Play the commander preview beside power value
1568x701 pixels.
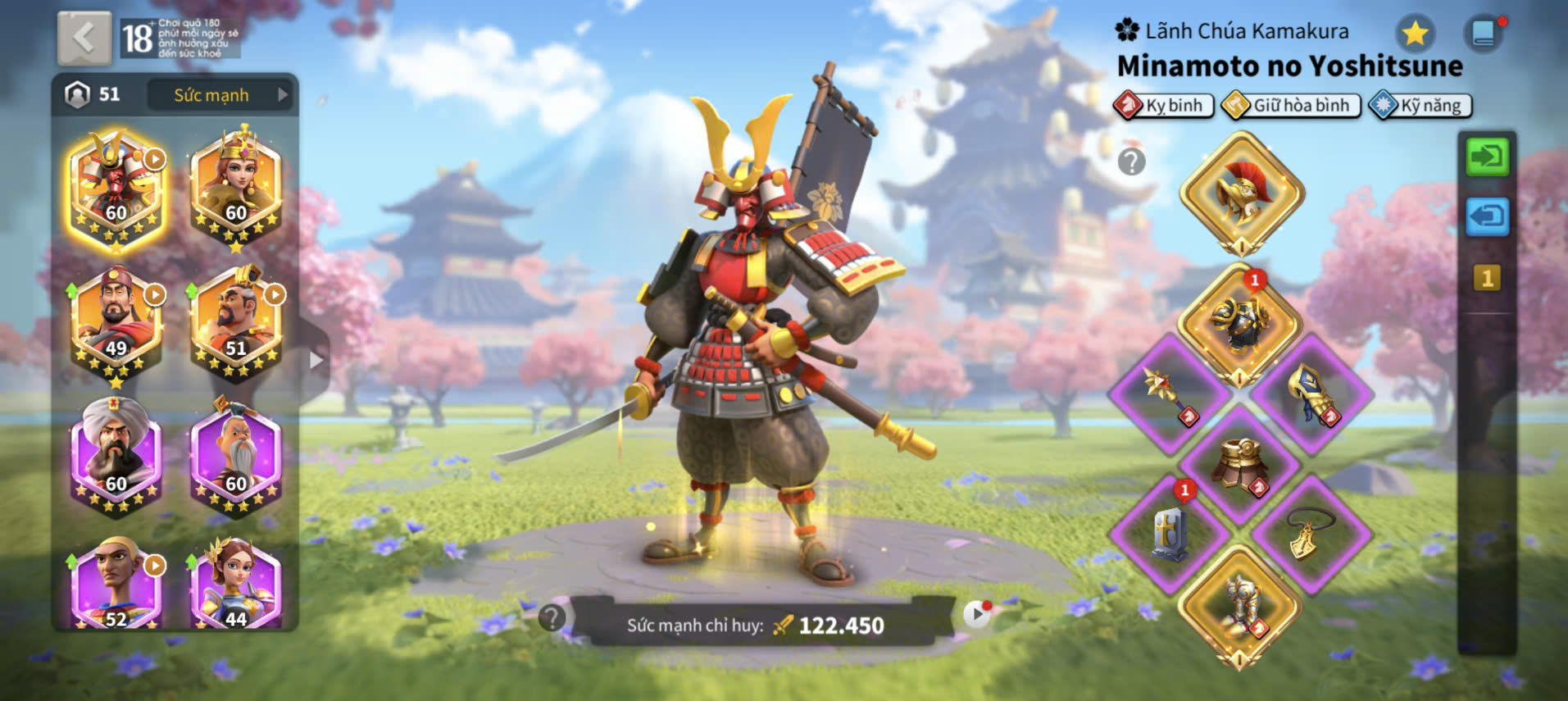click(975, 614)
